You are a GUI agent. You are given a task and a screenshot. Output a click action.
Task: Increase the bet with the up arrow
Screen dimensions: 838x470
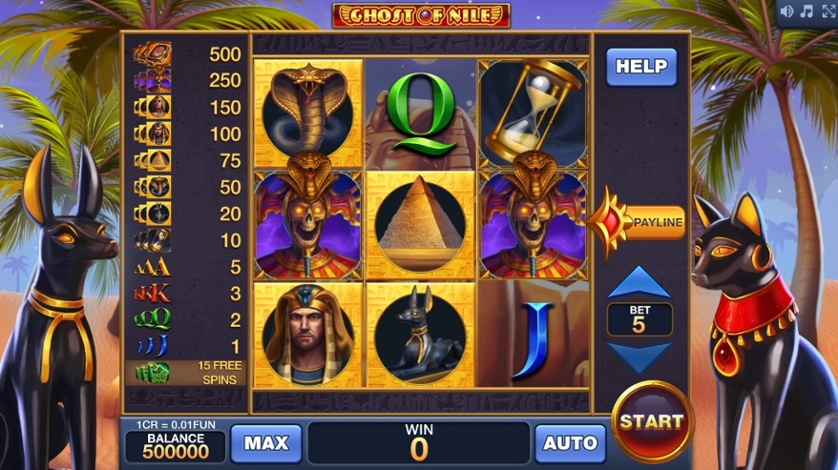pyautogui.click(x=639, y=284)
